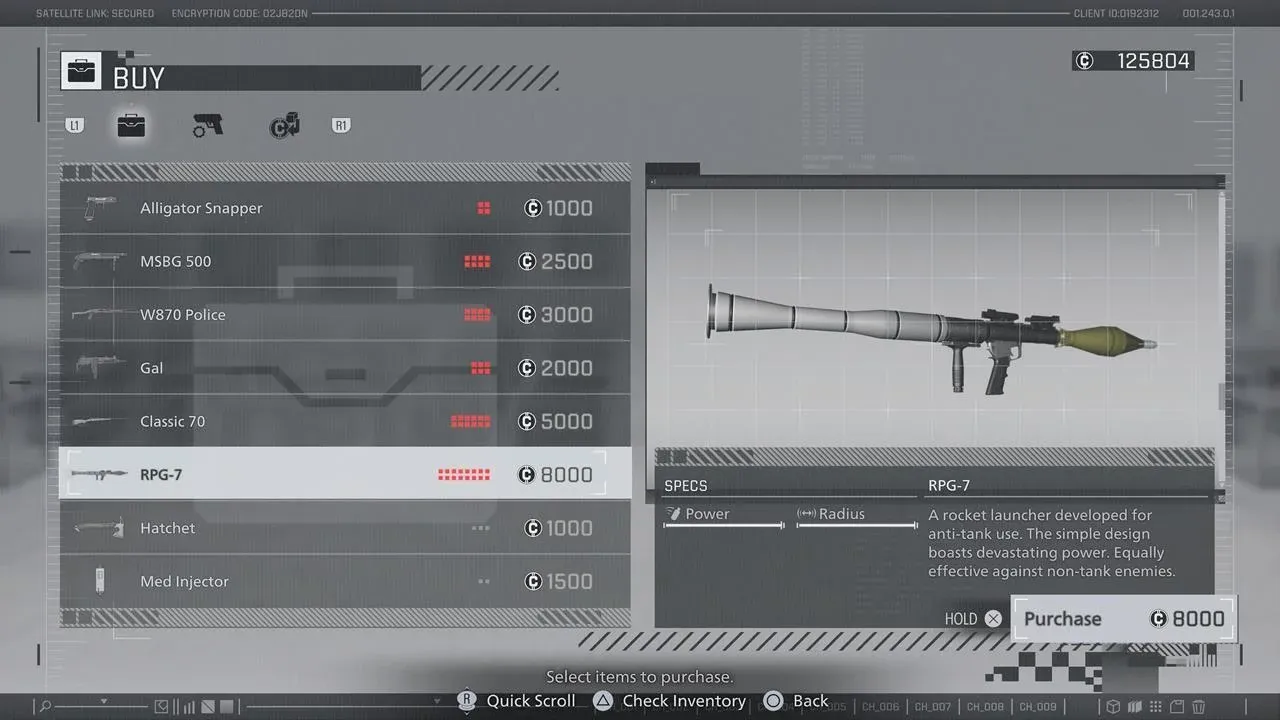Choose the MSBG 500 shotgun row

pyautogui.click(x=345, y=262)
